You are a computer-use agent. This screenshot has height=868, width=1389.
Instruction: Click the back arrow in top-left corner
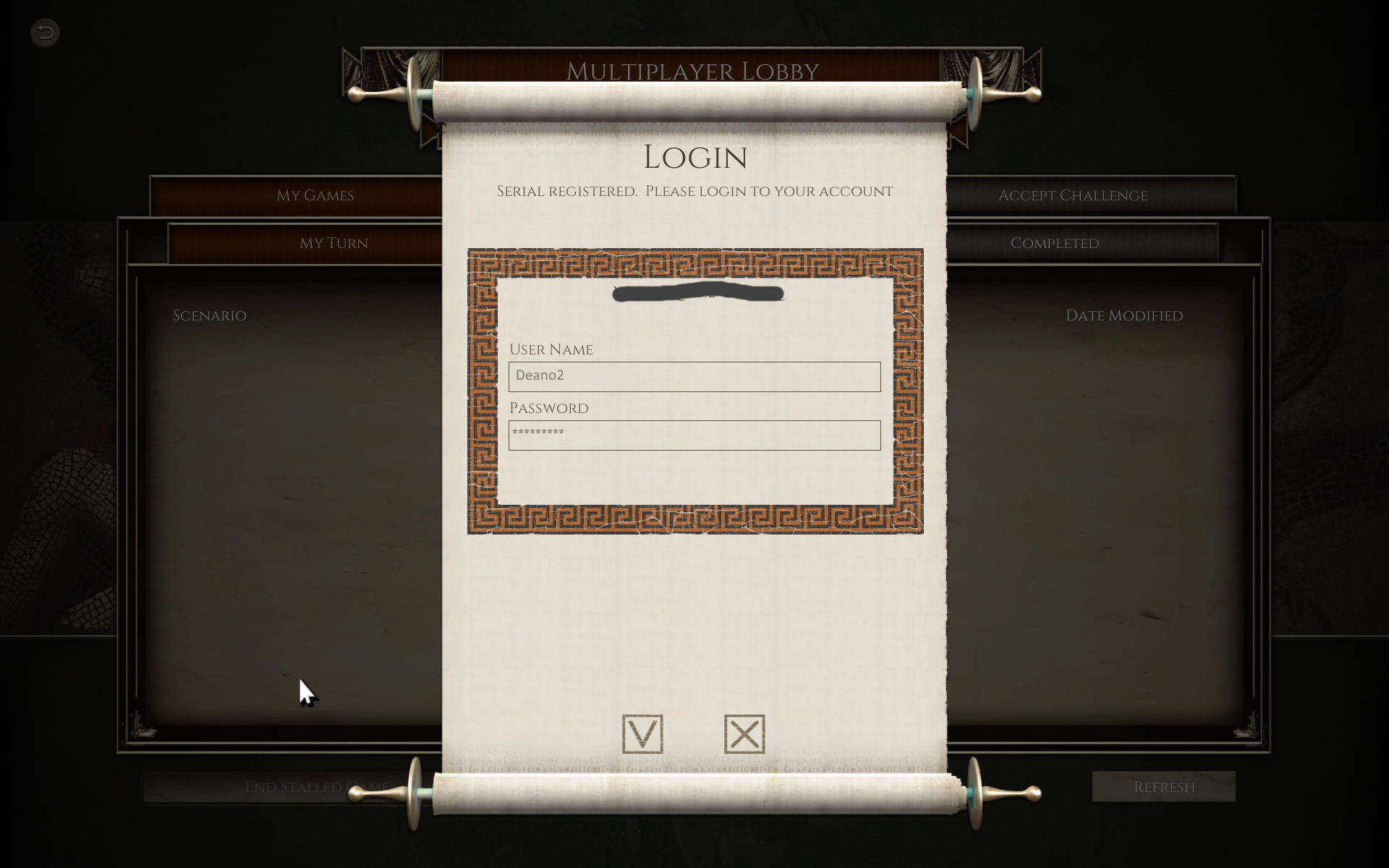pyautogui.click(x=45, y=32)
